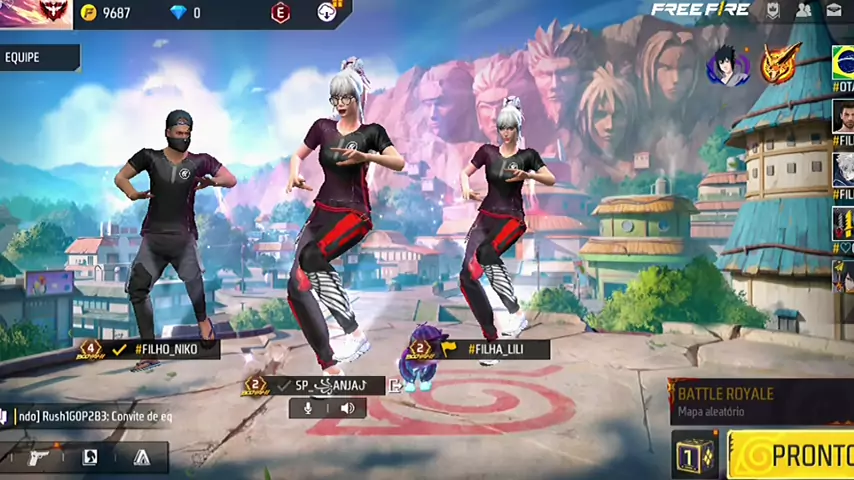This screenshot has height=480, width=854.
Task: Open the player profile banner
Action: (36, 13)
